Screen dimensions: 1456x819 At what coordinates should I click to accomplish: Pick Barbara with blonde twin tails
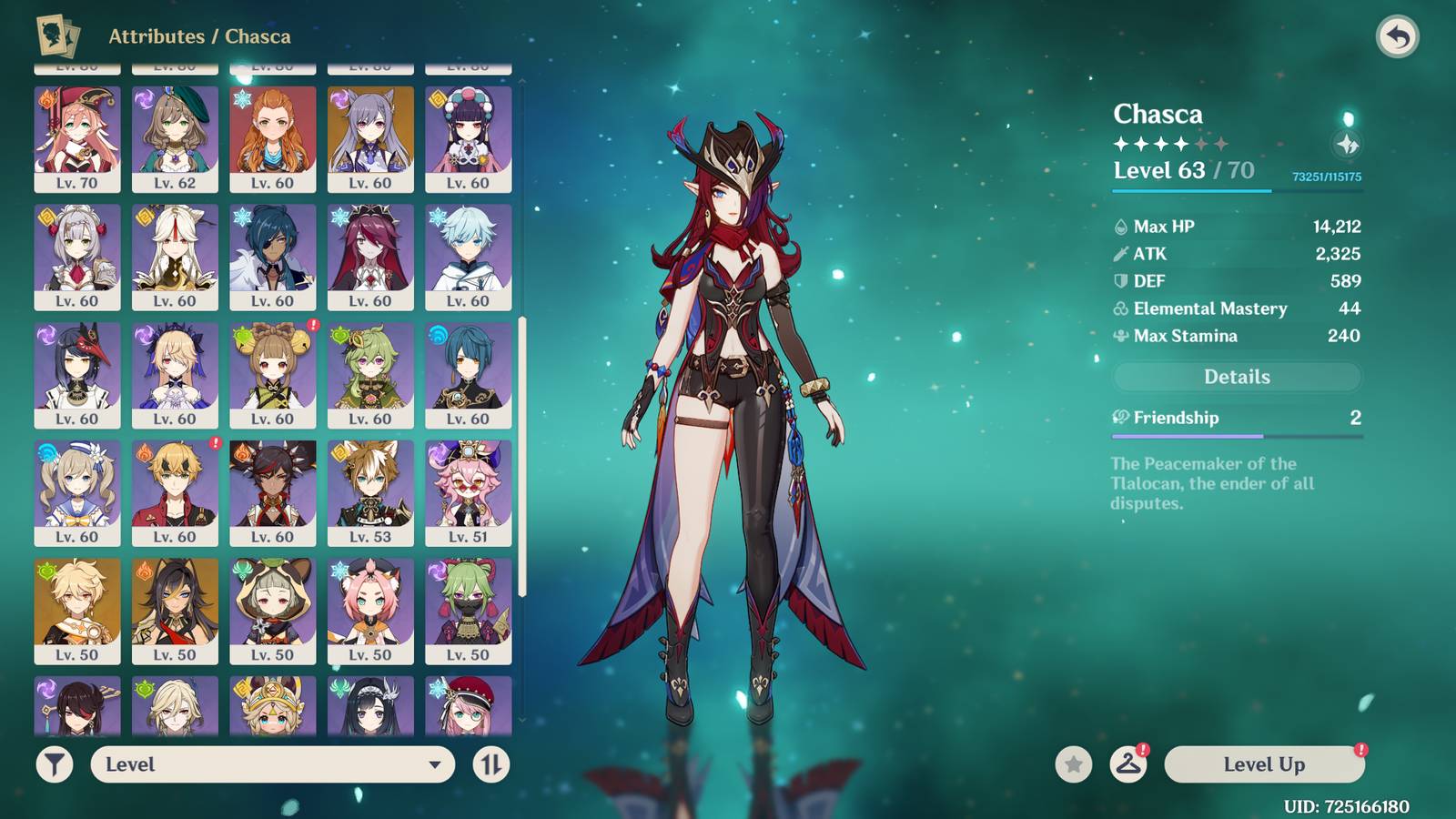click(77, 493)
